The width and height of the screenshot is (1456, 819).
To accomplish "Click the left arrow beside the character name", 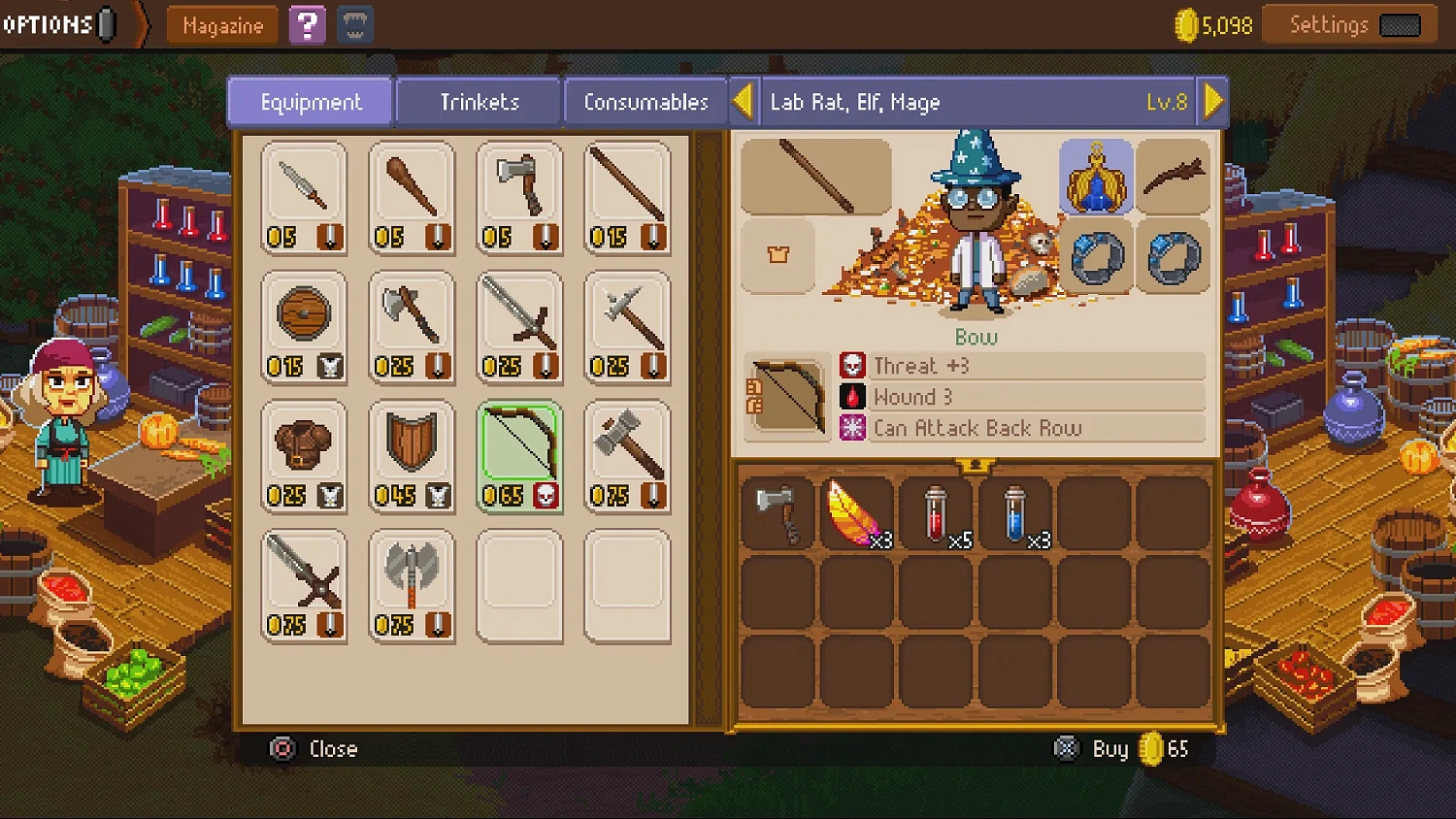I will 744,100.
